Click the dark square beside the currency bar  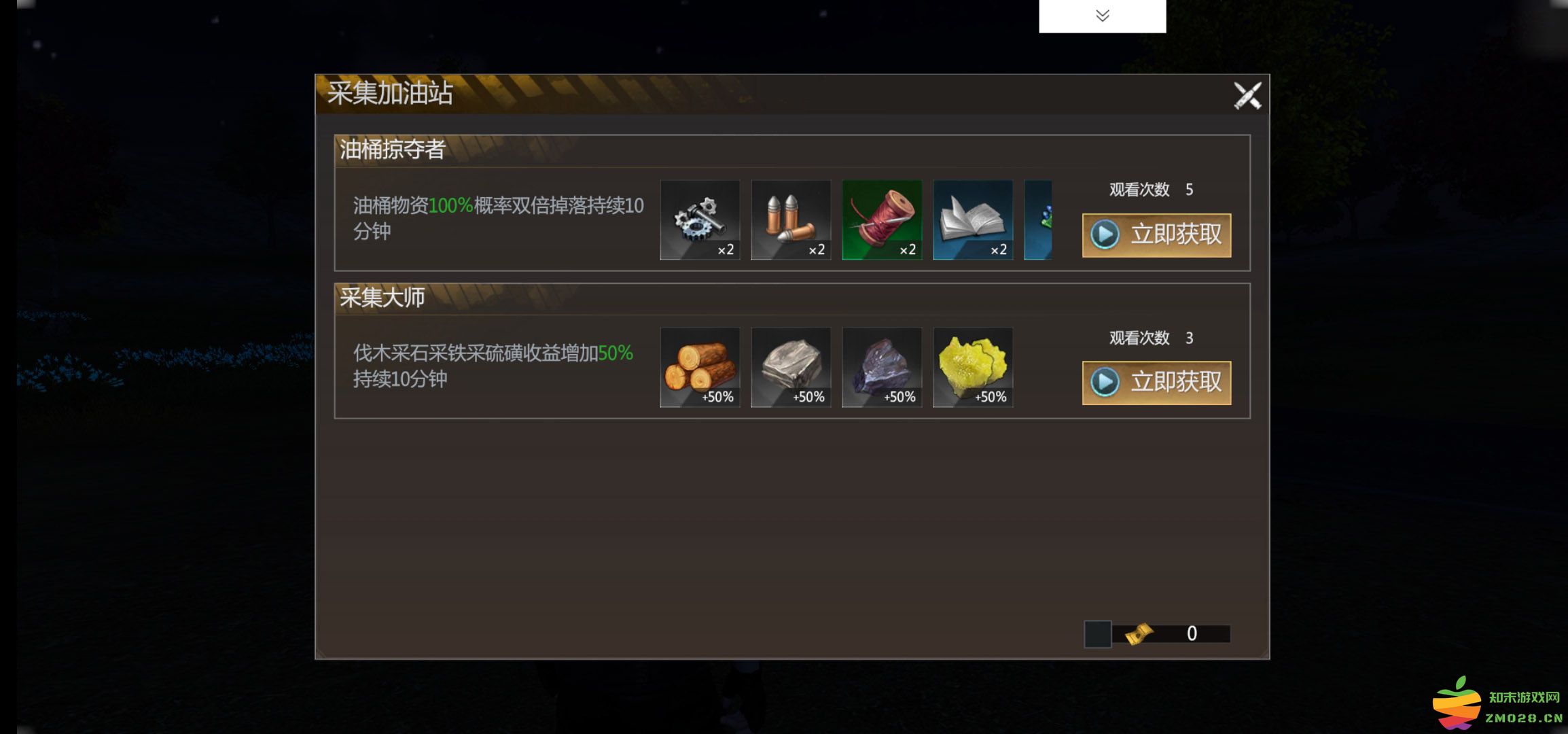1097,633
